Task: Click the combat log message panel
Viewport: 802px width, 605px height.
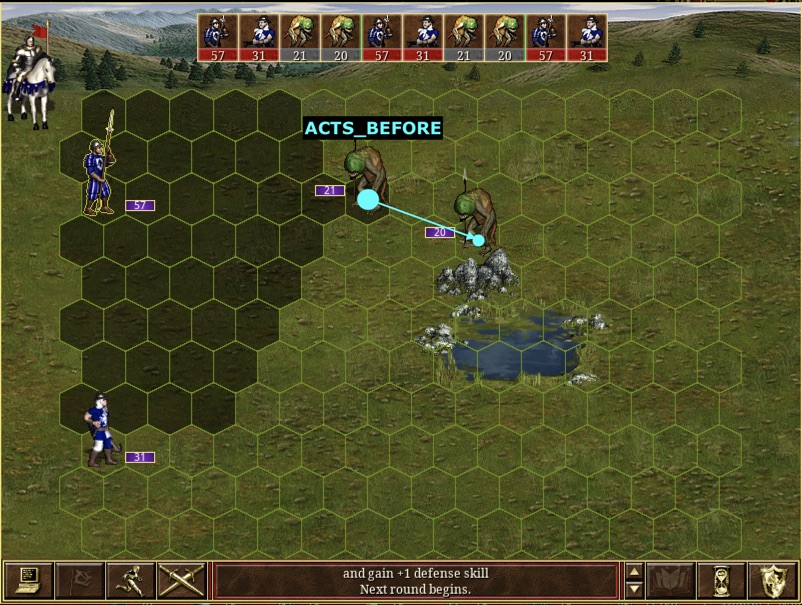Action: coord(415,581)
